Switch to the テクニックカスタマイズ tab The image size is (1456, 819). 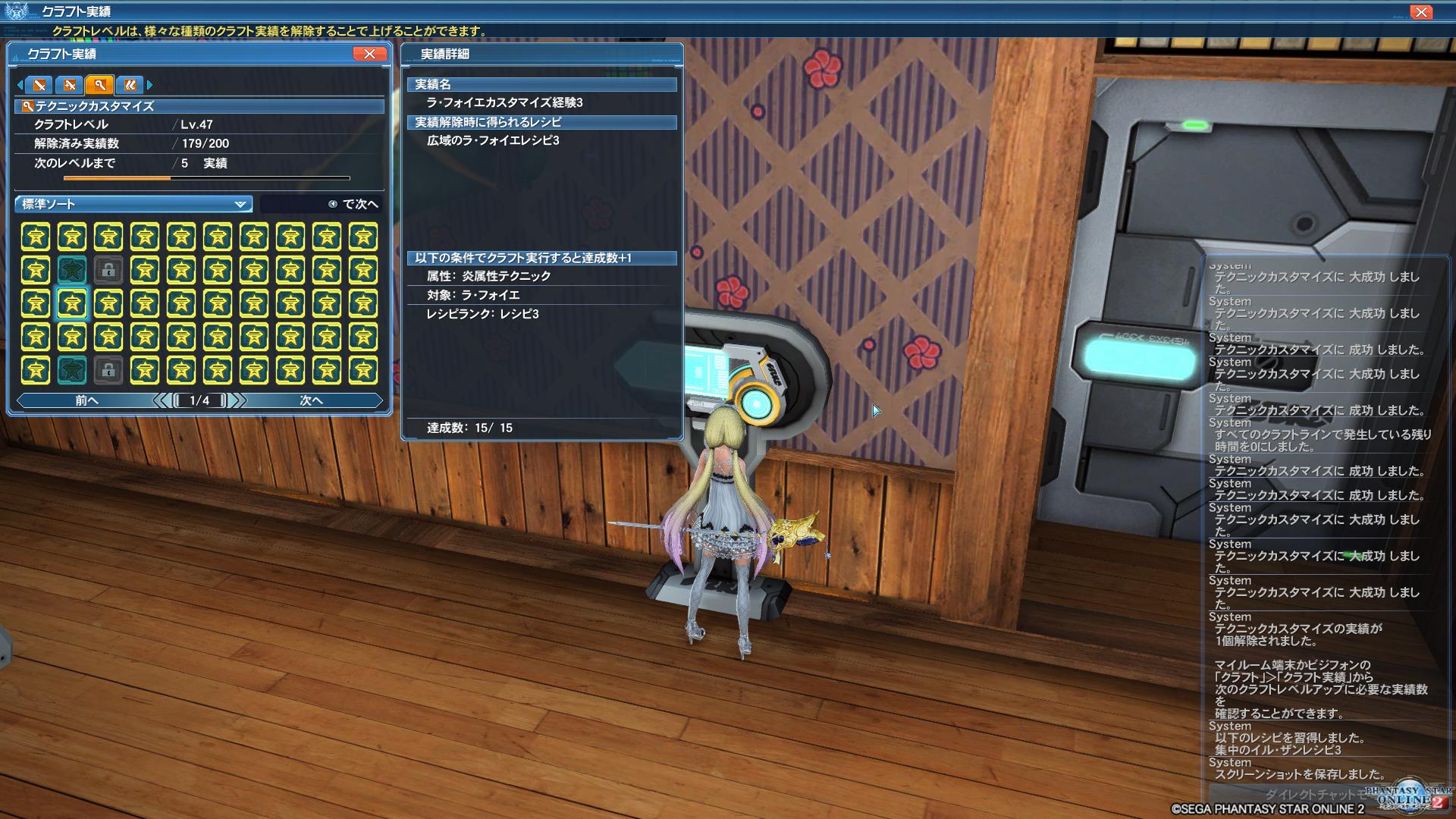[x=99, y=86]
